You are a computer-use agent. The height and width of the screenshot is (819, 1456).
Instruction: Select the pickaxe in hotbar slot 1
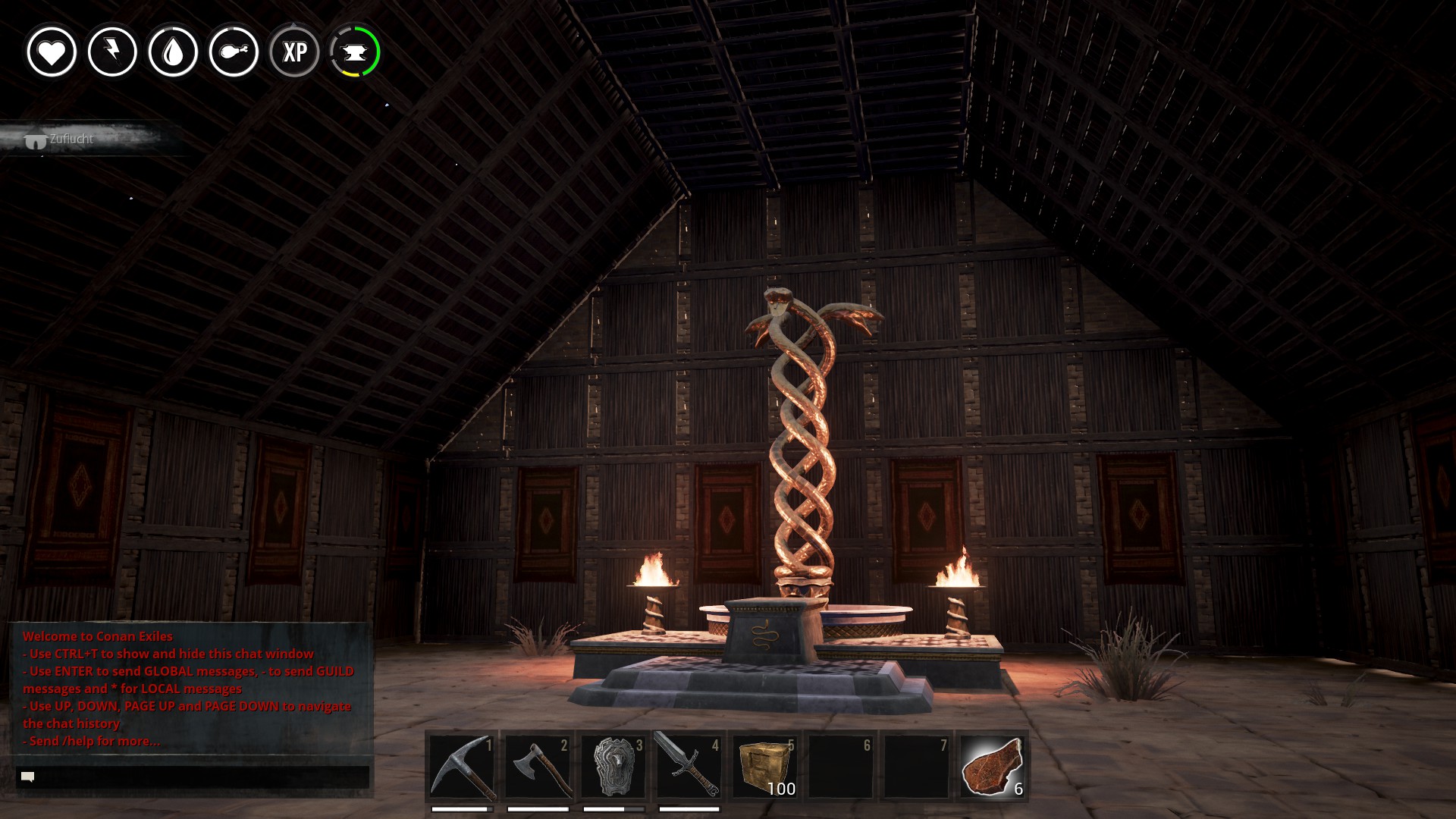[462, 767]
